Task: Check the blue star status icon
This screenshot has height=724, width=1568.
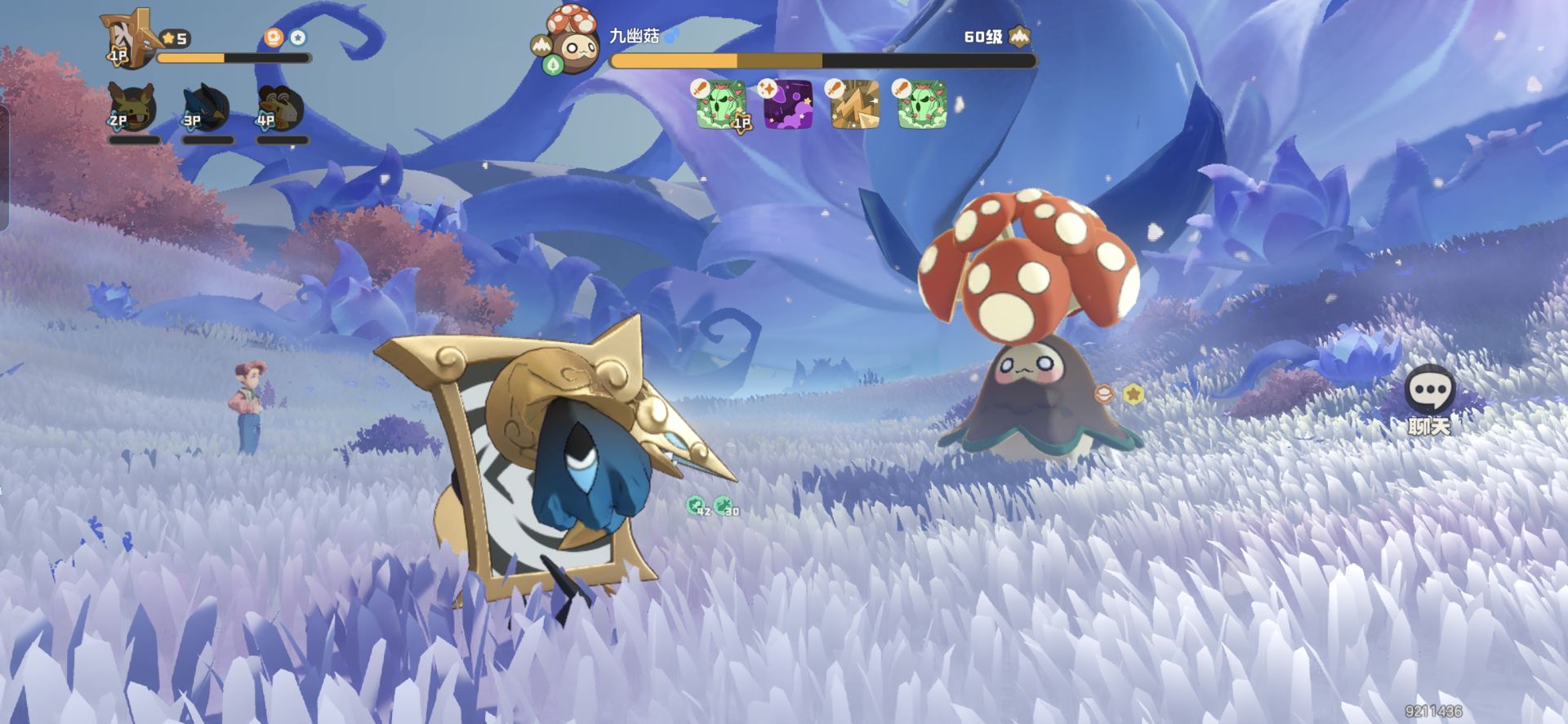Action: pyautogui.click(x=298, y=38)
